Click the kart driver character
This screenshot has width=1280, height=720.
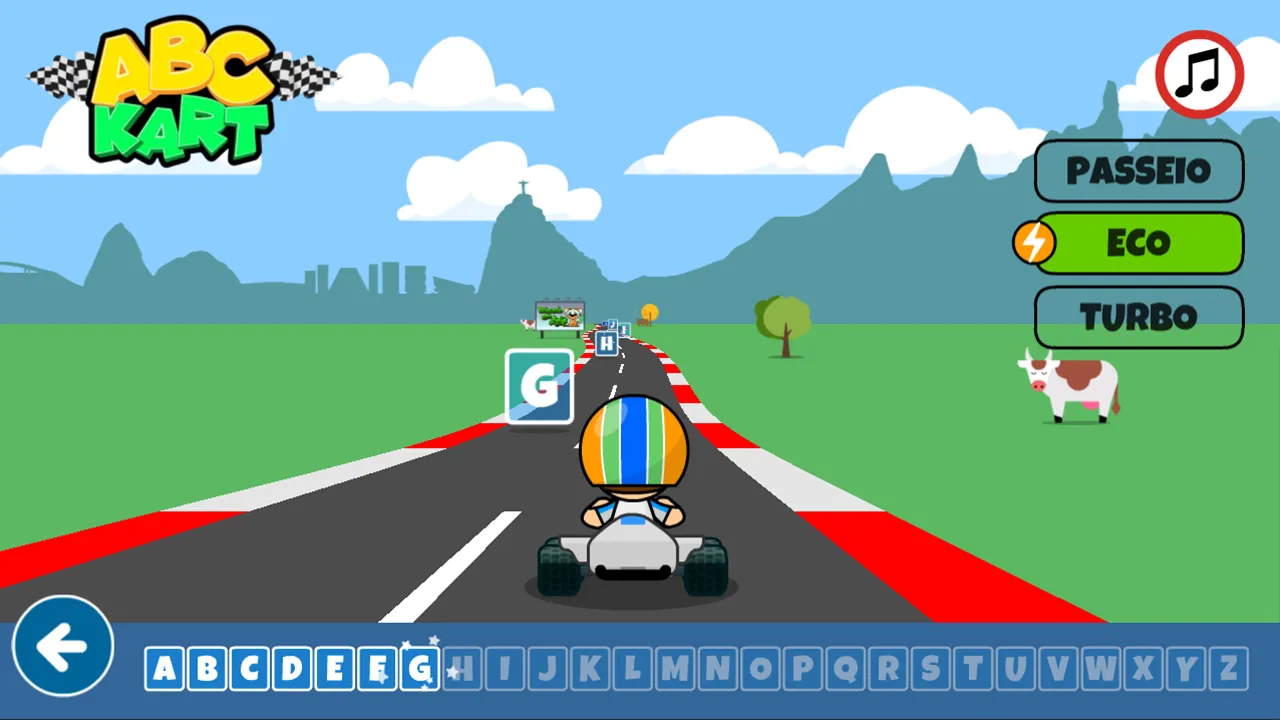tap(633, 470)
